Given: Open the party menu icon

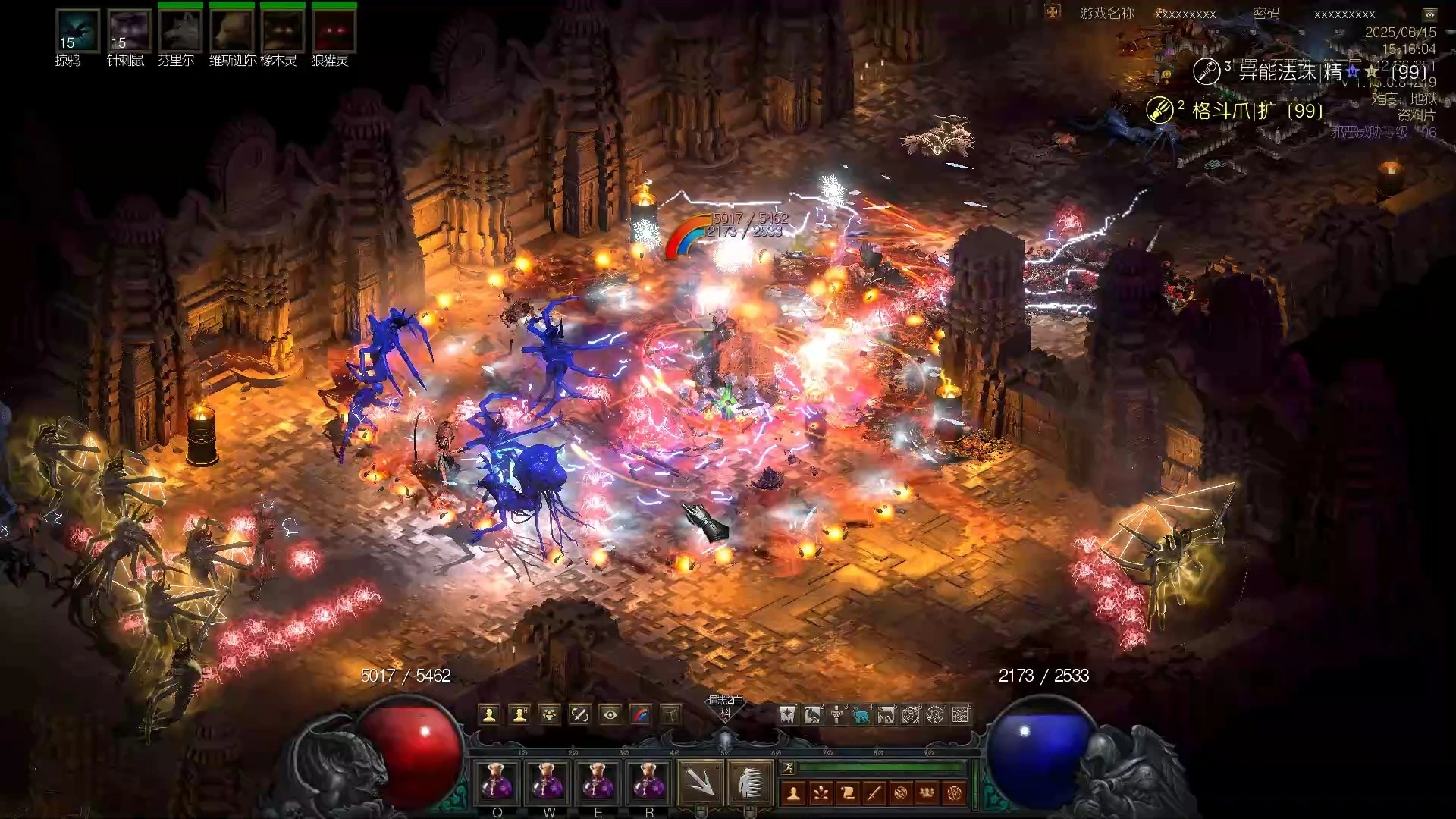Looking at the screenshot, I should pos(927,793).
